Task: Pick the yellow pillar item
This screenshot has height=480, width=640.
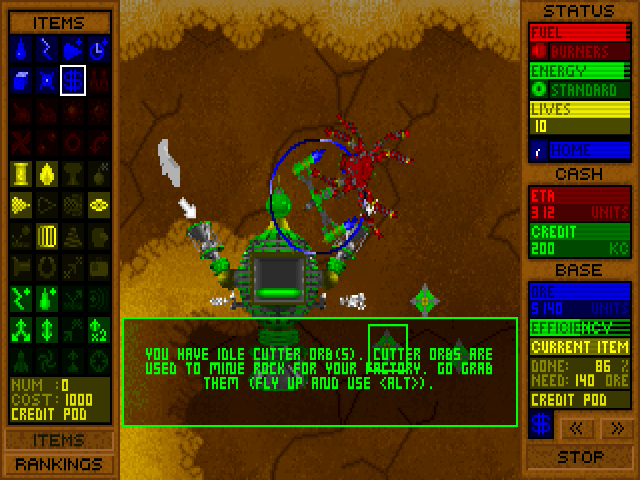Action: coord(21,174)
